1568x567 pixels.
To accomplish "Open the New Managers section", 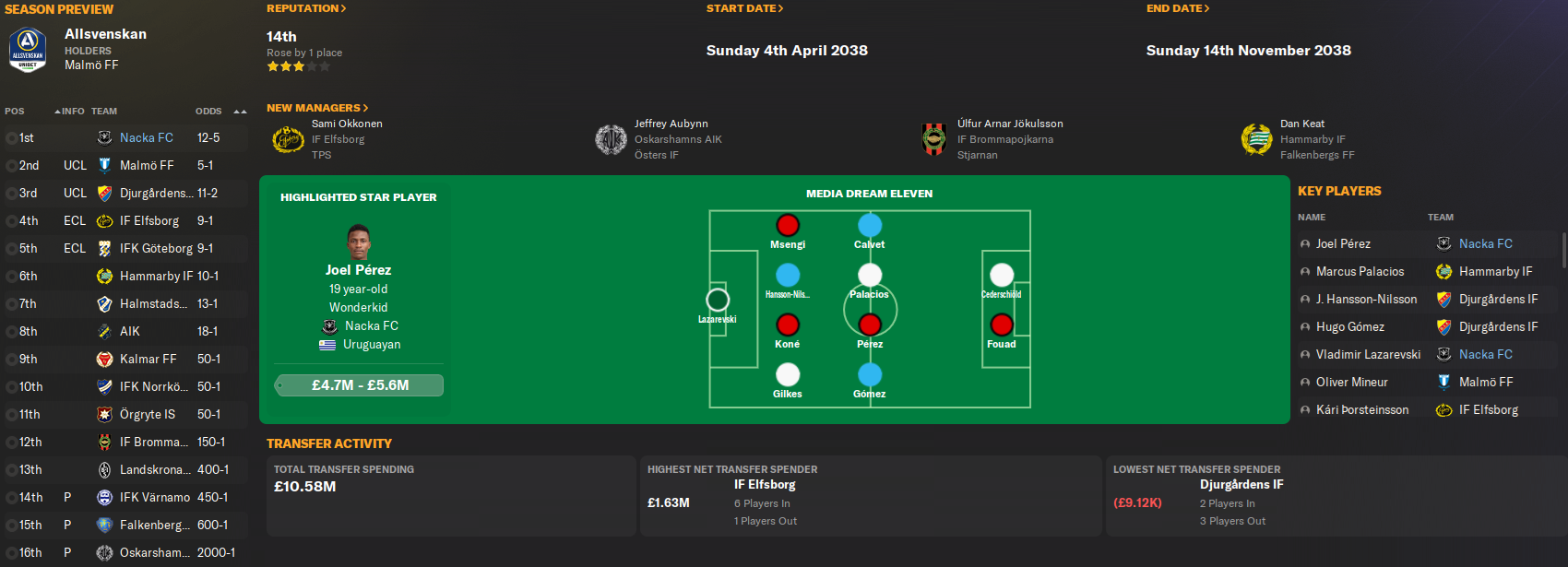I will click(317, 108).
